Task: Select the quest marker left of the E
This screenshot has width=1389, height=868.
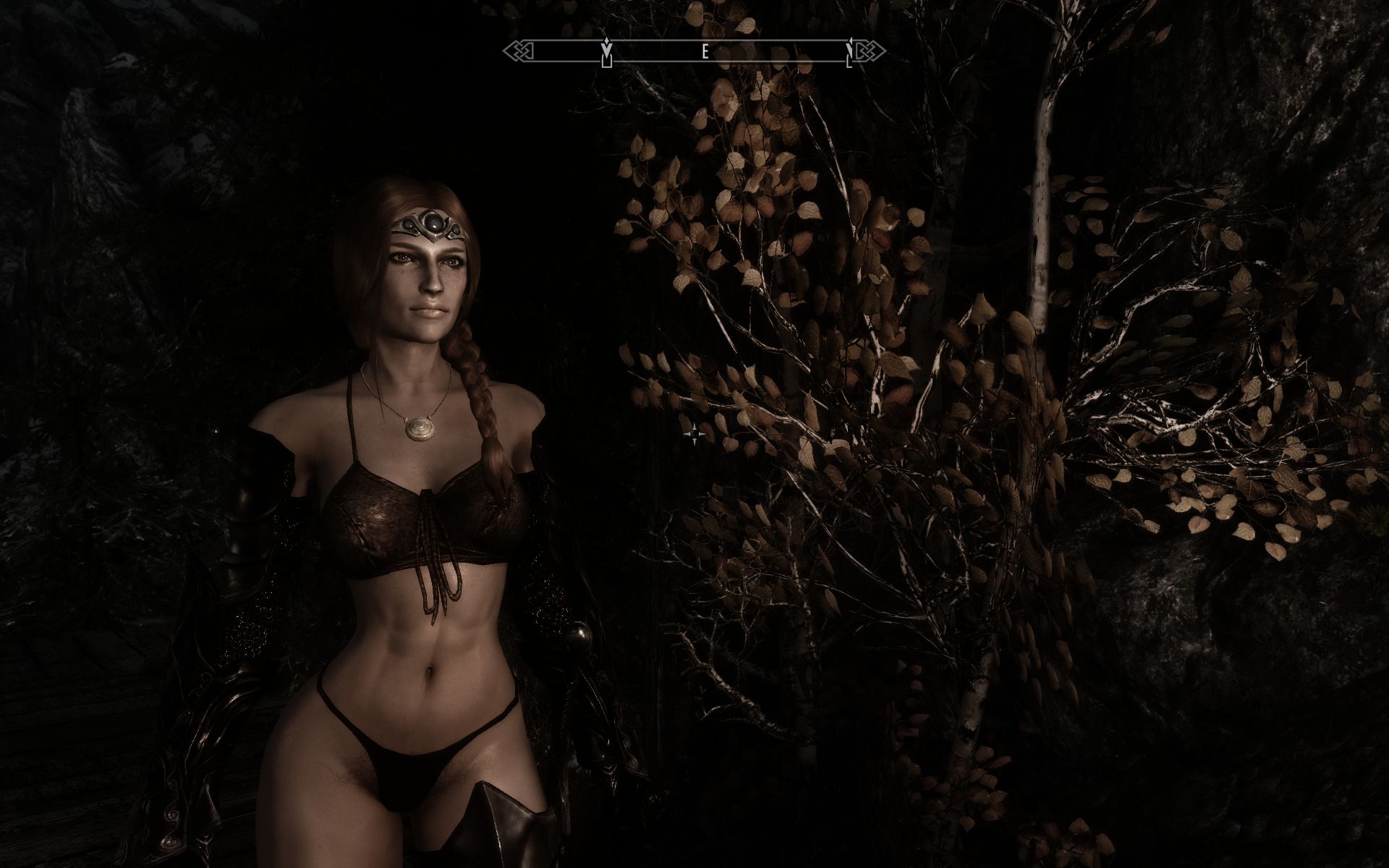Action: [607, 52]
